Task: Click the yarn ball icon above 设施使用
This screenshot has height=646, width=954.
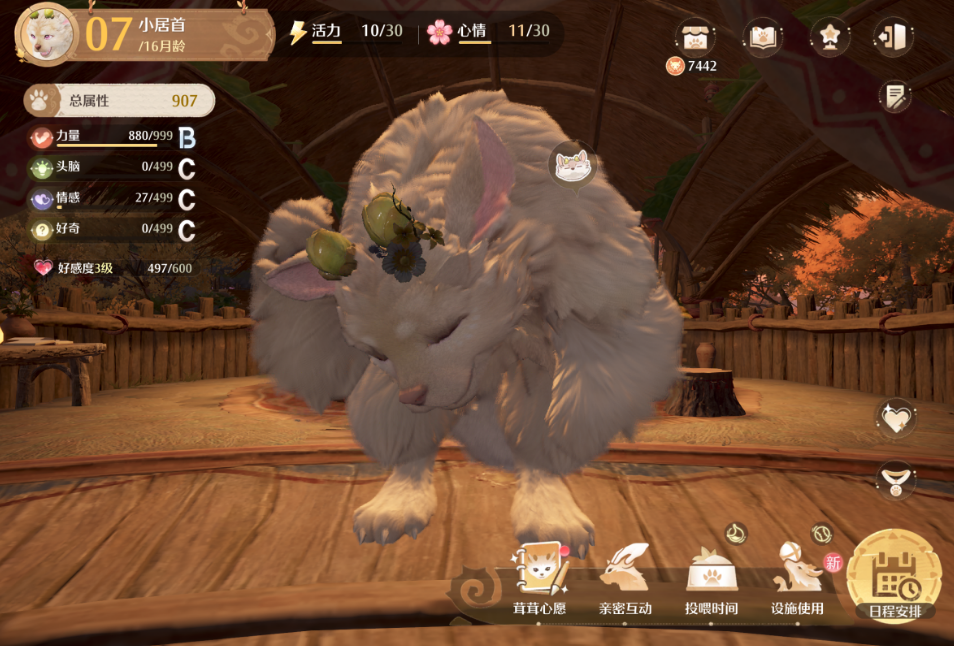Action: click(x=821, y=534)
